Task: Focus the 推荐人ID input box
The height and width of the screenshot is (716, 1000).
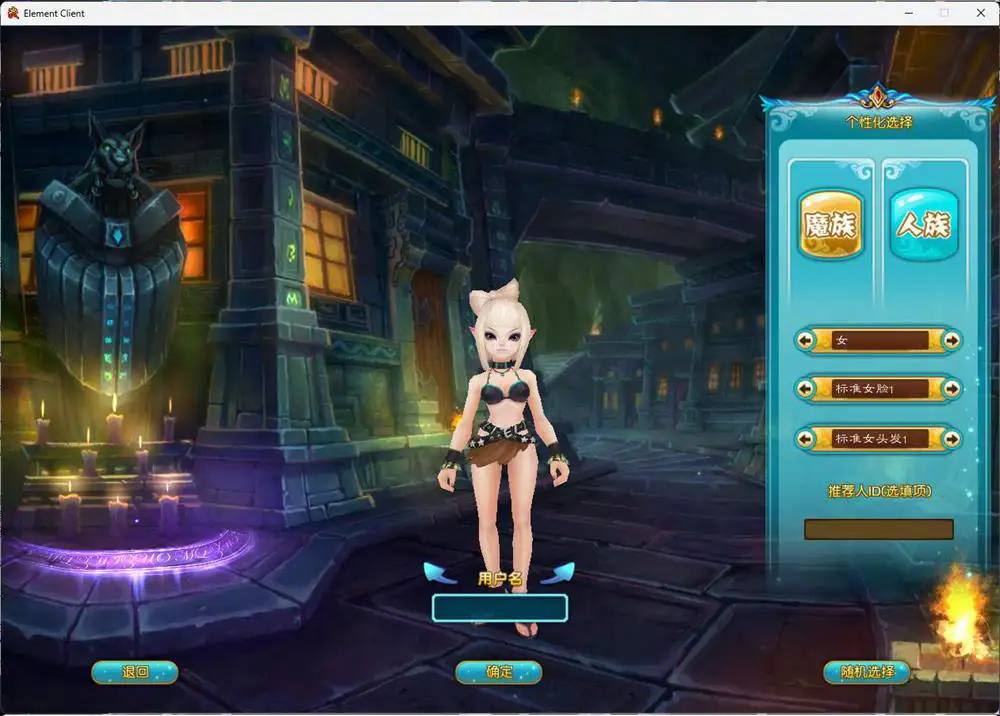Action: tap(878, 529)
